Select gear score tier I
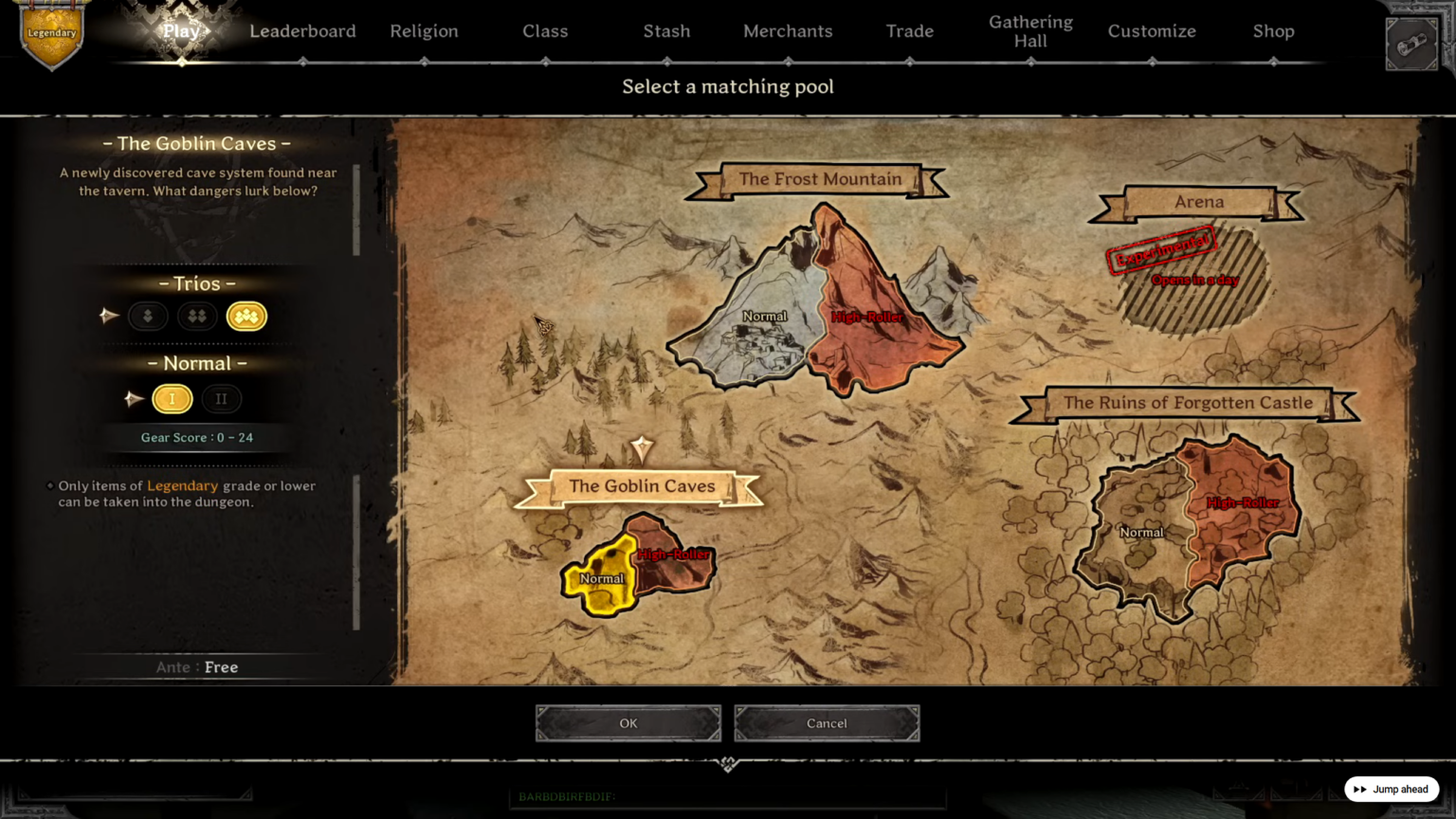1456x819 pixels. 173,398
